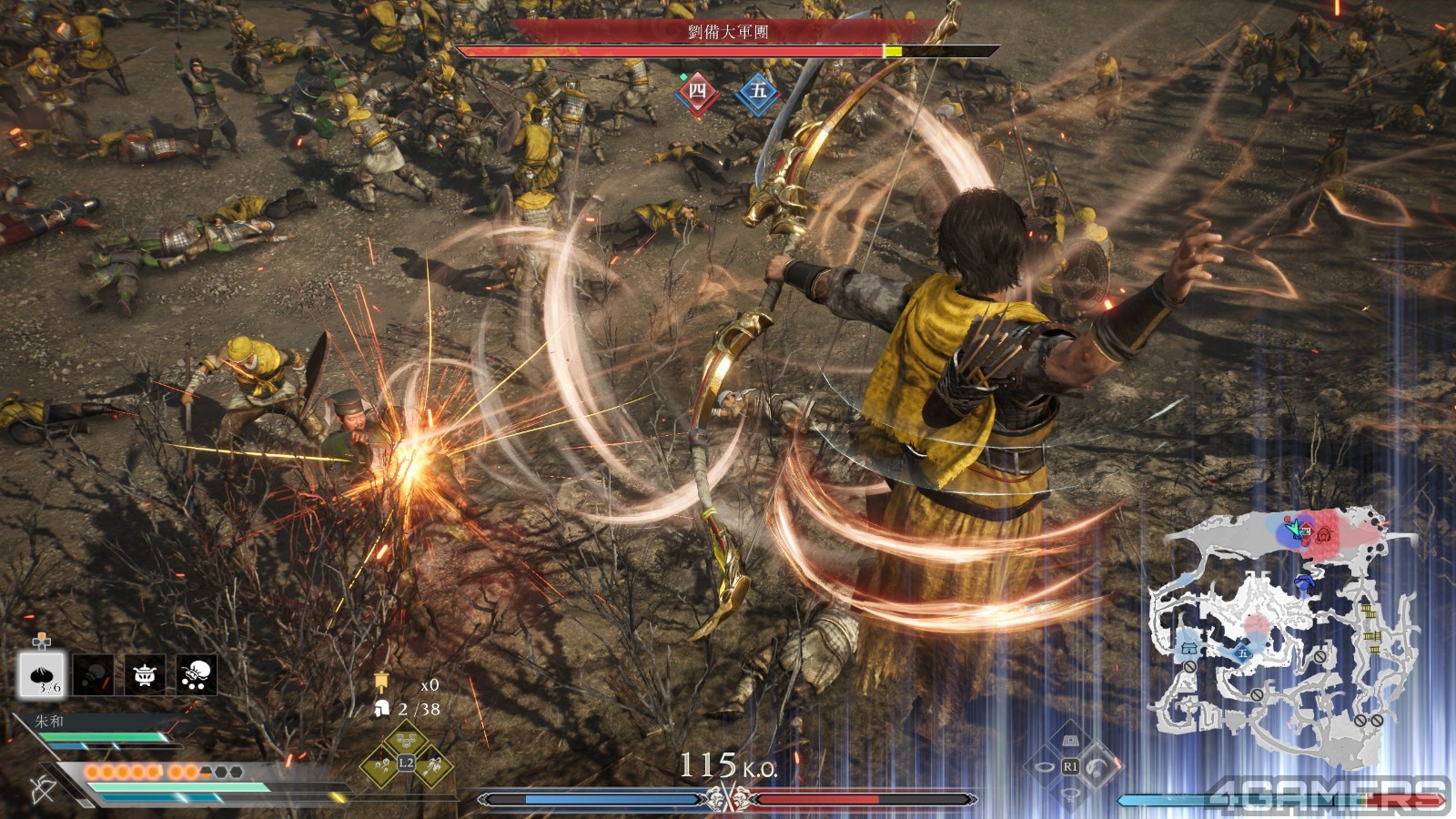Click the blue 五 target diamond
This screenshot has height=819, width=1456.
pos(757,91)
